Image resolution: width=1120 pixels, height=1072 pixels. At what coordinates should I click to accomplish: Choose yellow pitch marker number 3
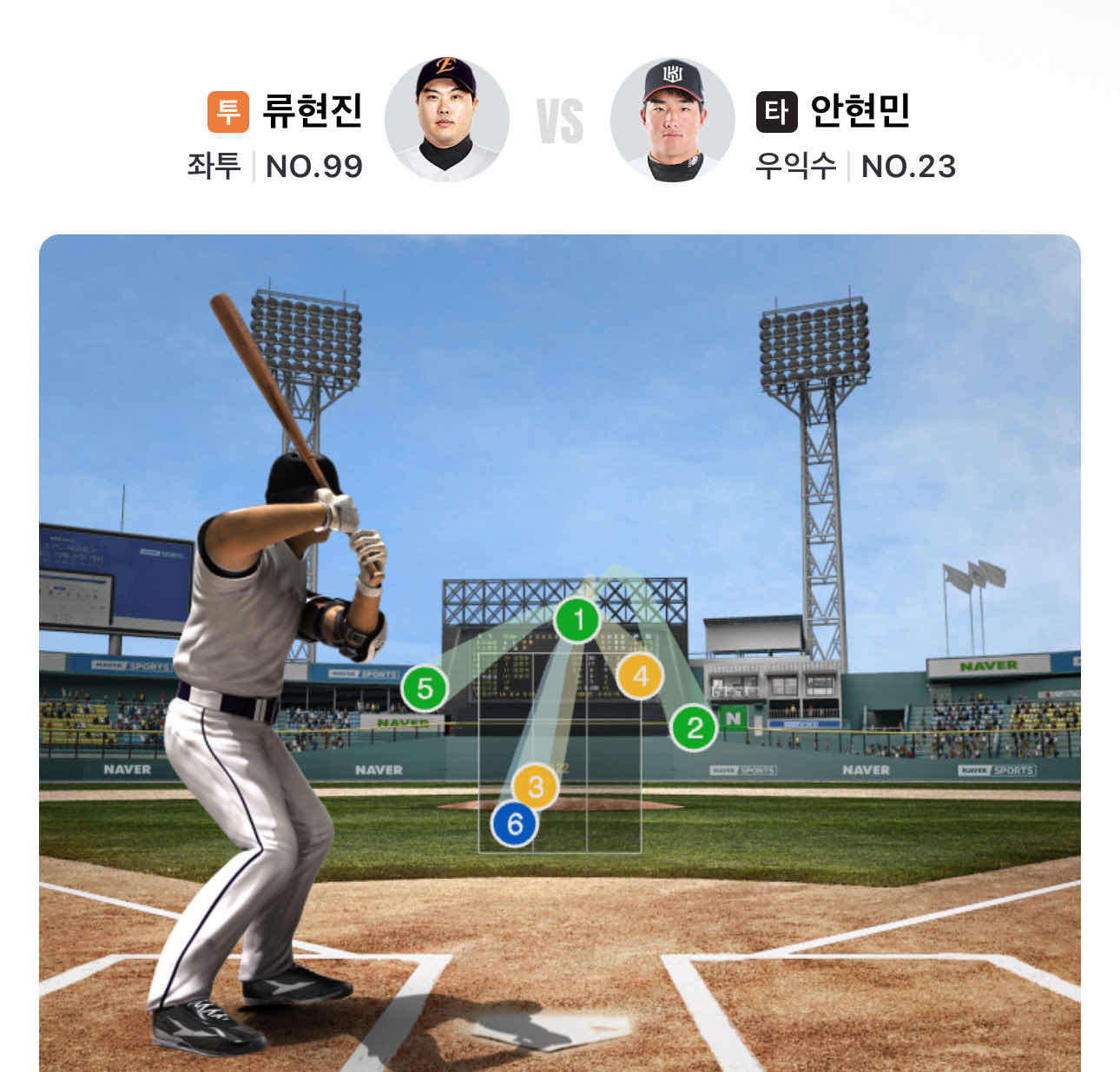click(x=535, y=786)
